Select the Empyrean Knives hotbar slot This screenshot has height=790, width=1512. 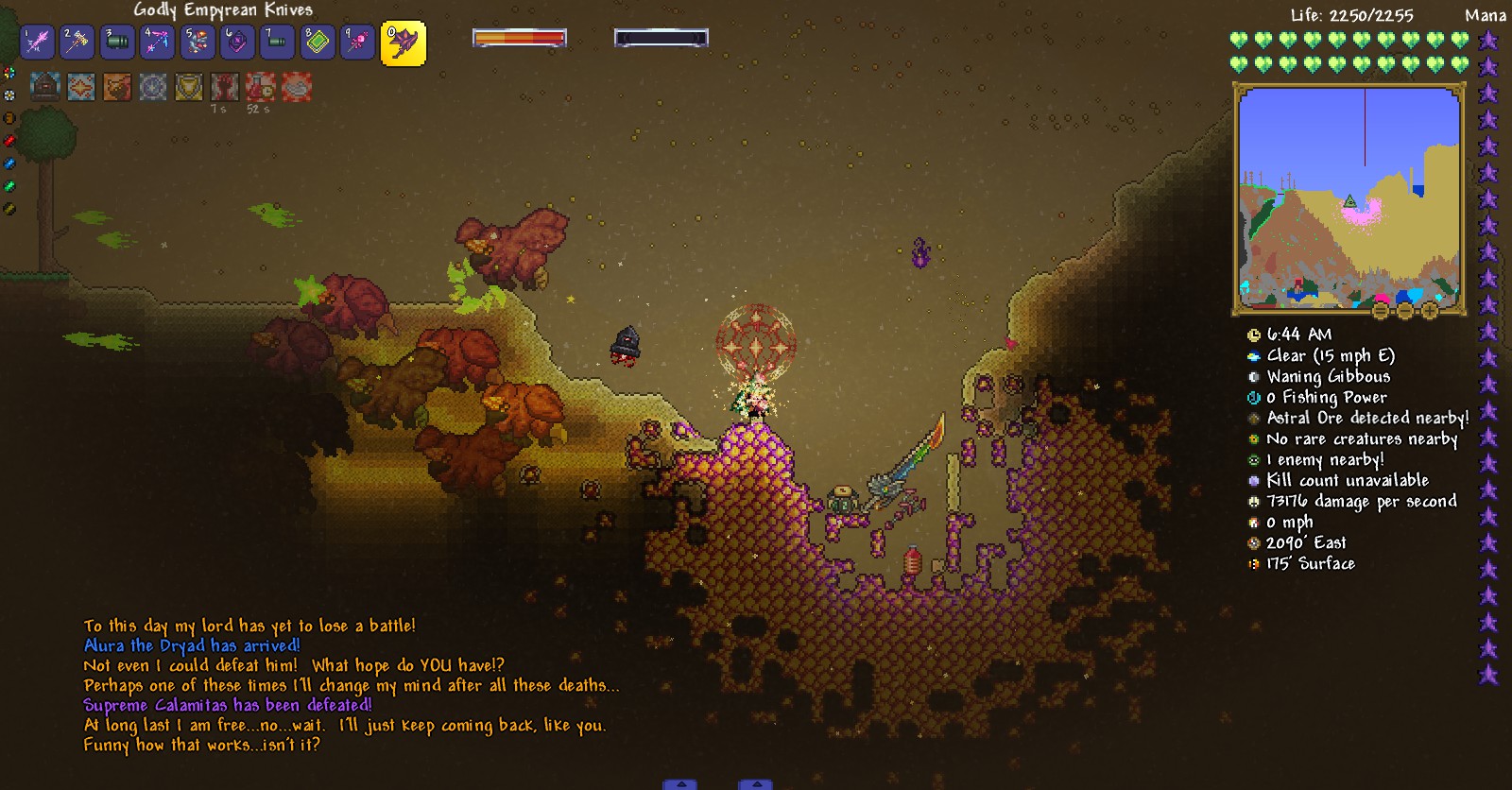click(404, 43)
